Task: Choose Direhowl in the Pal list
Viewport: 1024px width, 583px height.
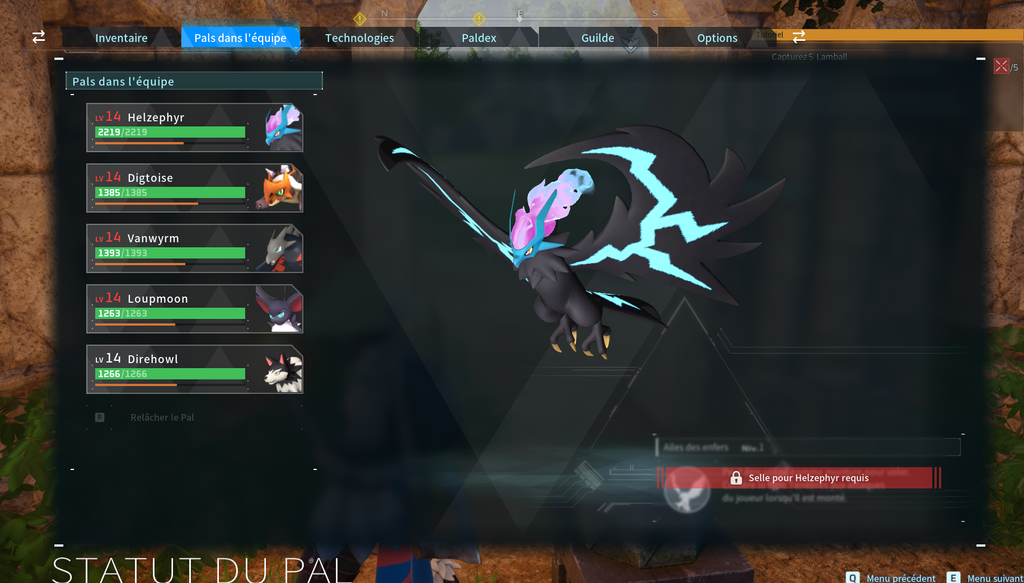Action: tap(194, 369)
